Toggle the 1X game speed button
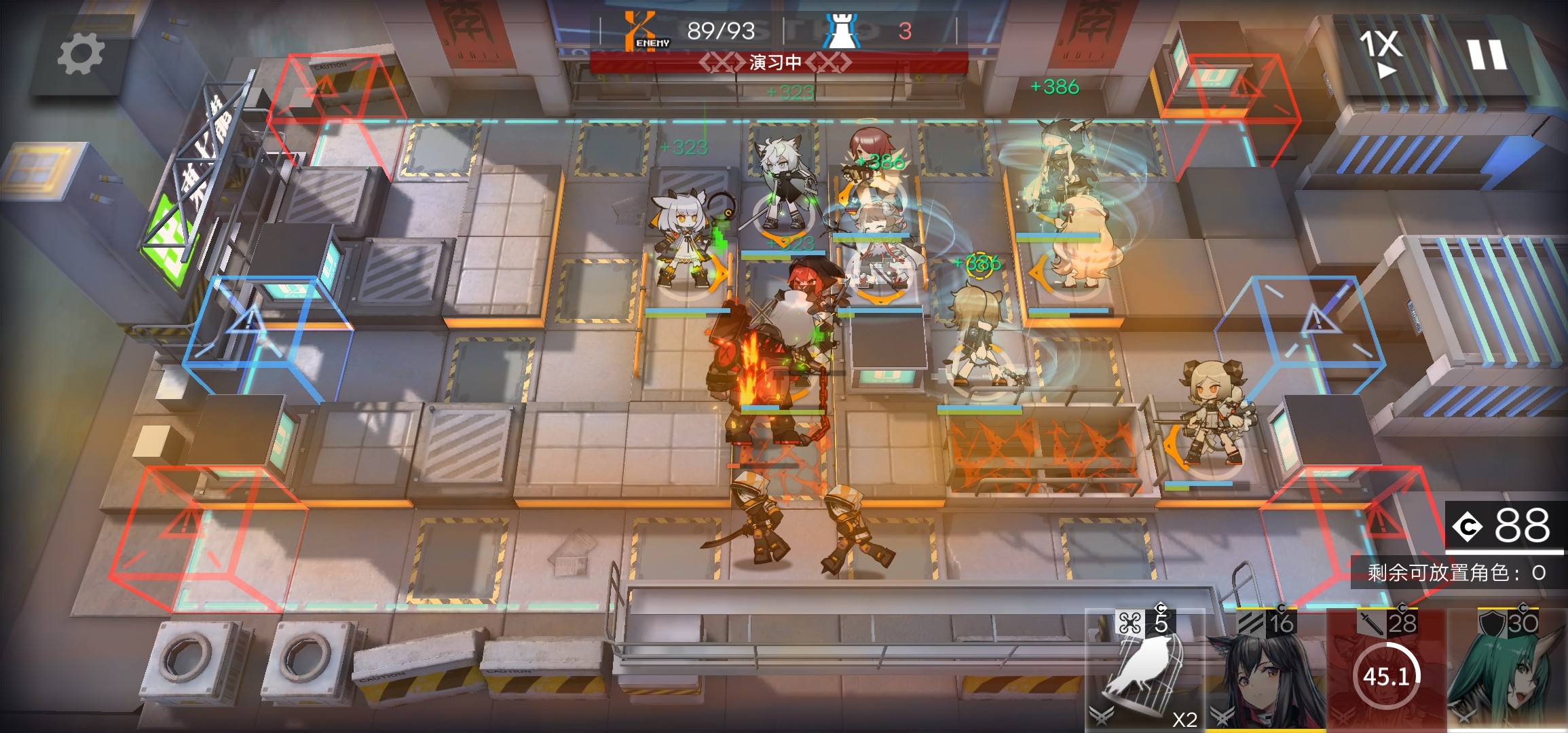The height and width of the screenshot is (733, 1568). point(1381,52)
